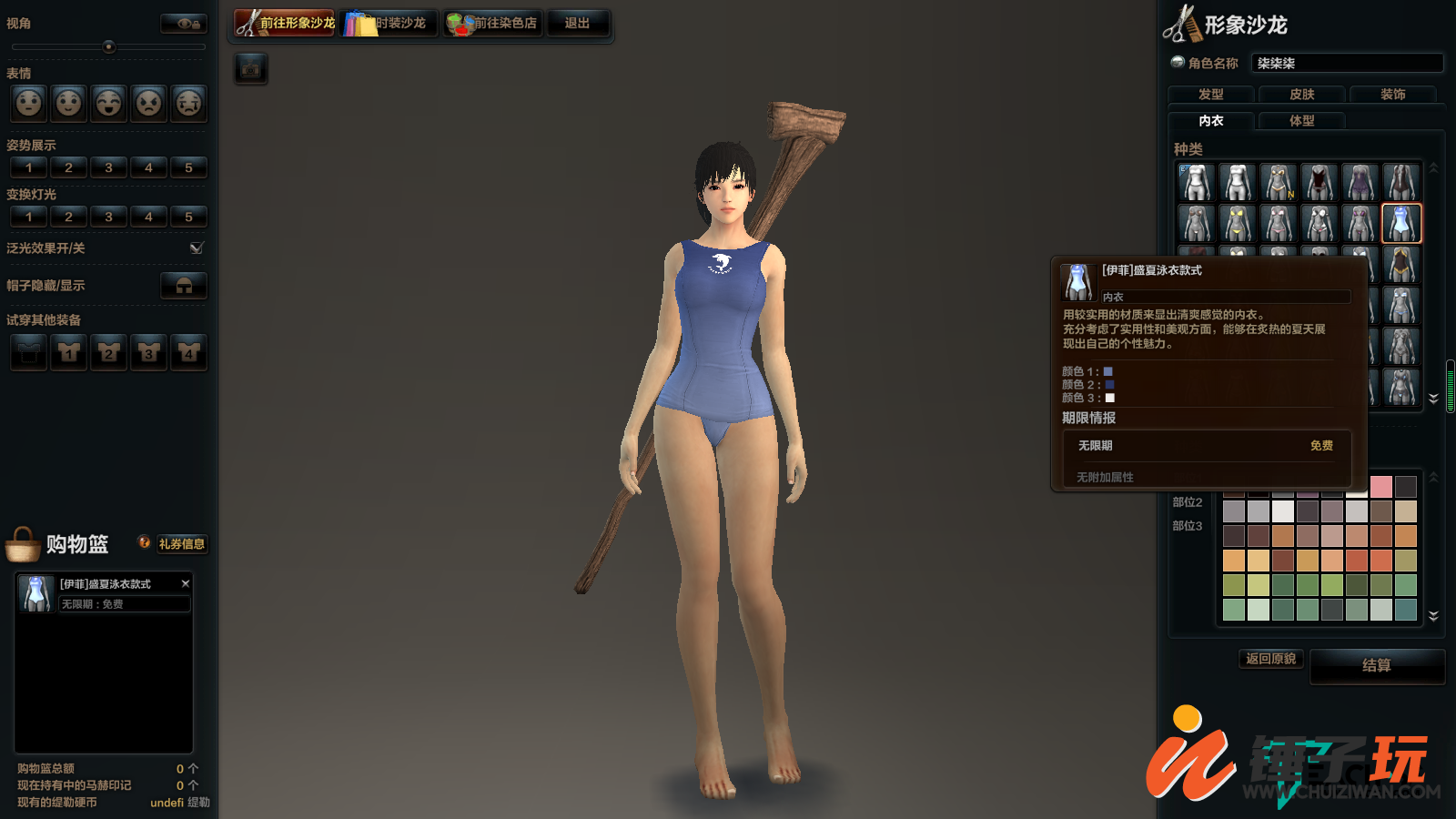Open the 皮肤 skin tab
The height and width of the screenshot is (819, 1456).
[1301, 95]
